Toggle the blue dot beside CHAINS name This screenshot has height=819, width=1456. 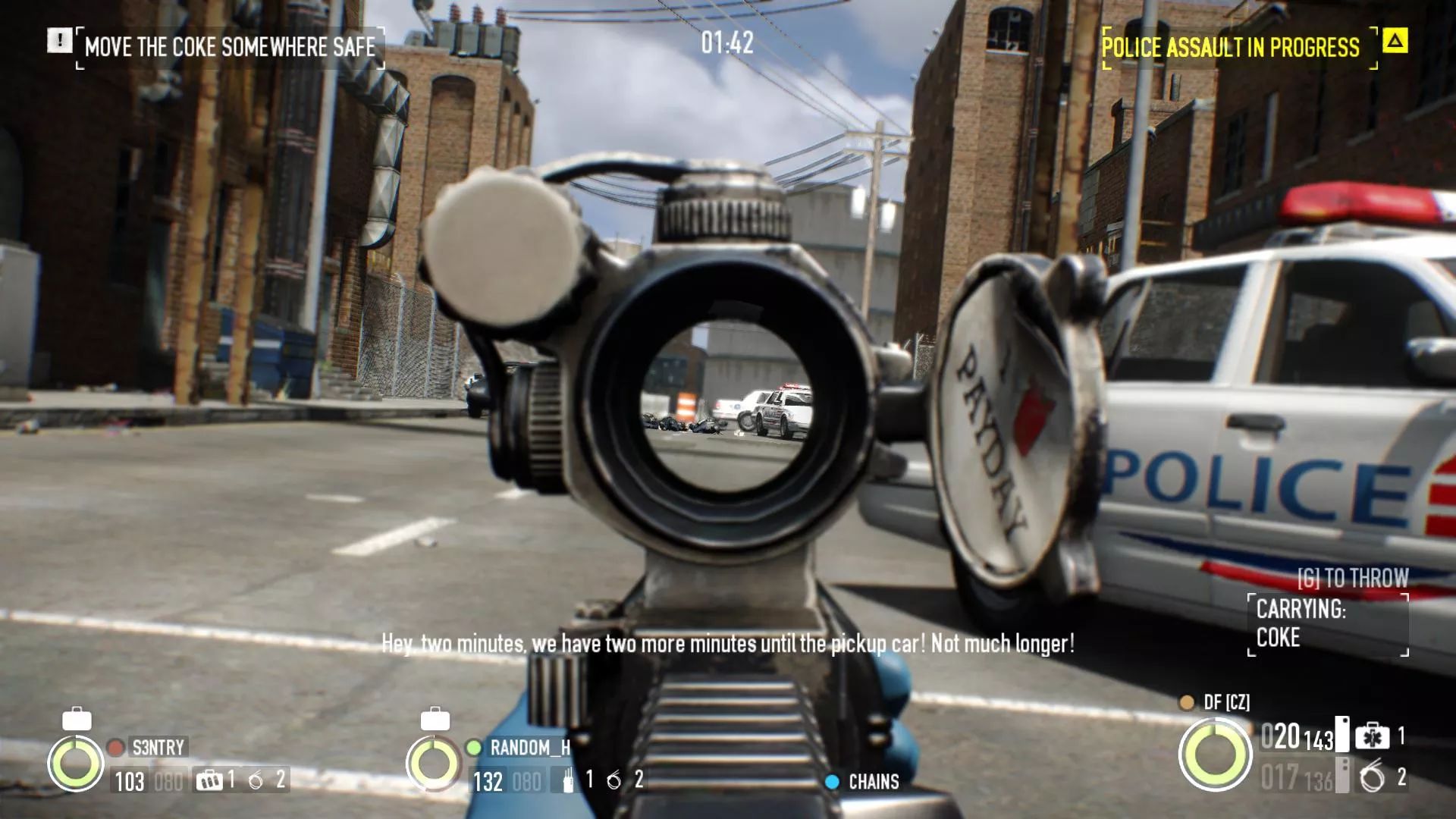click(x=833, y=781)
